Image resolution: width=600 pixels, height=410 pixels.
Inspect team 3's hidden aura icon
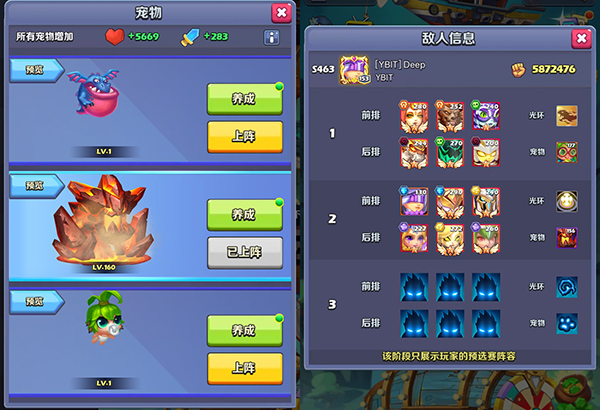pos(568,287)
